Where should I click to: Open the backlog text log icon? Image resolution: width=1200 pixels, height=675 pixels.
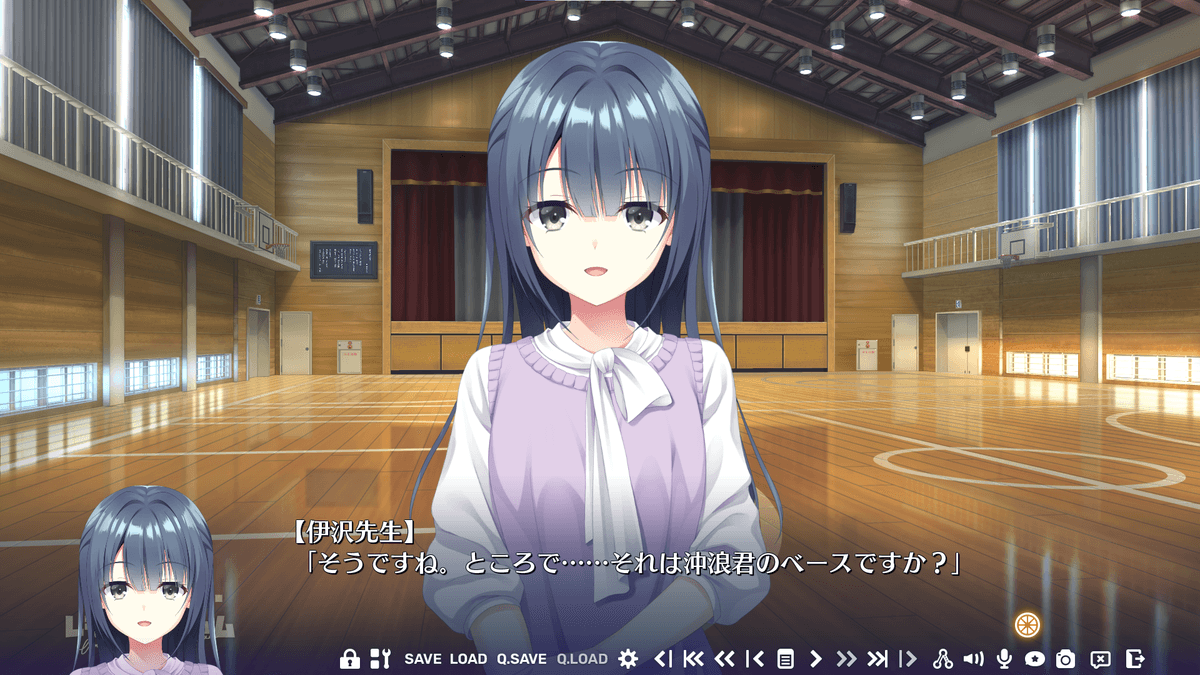point(786,659)
